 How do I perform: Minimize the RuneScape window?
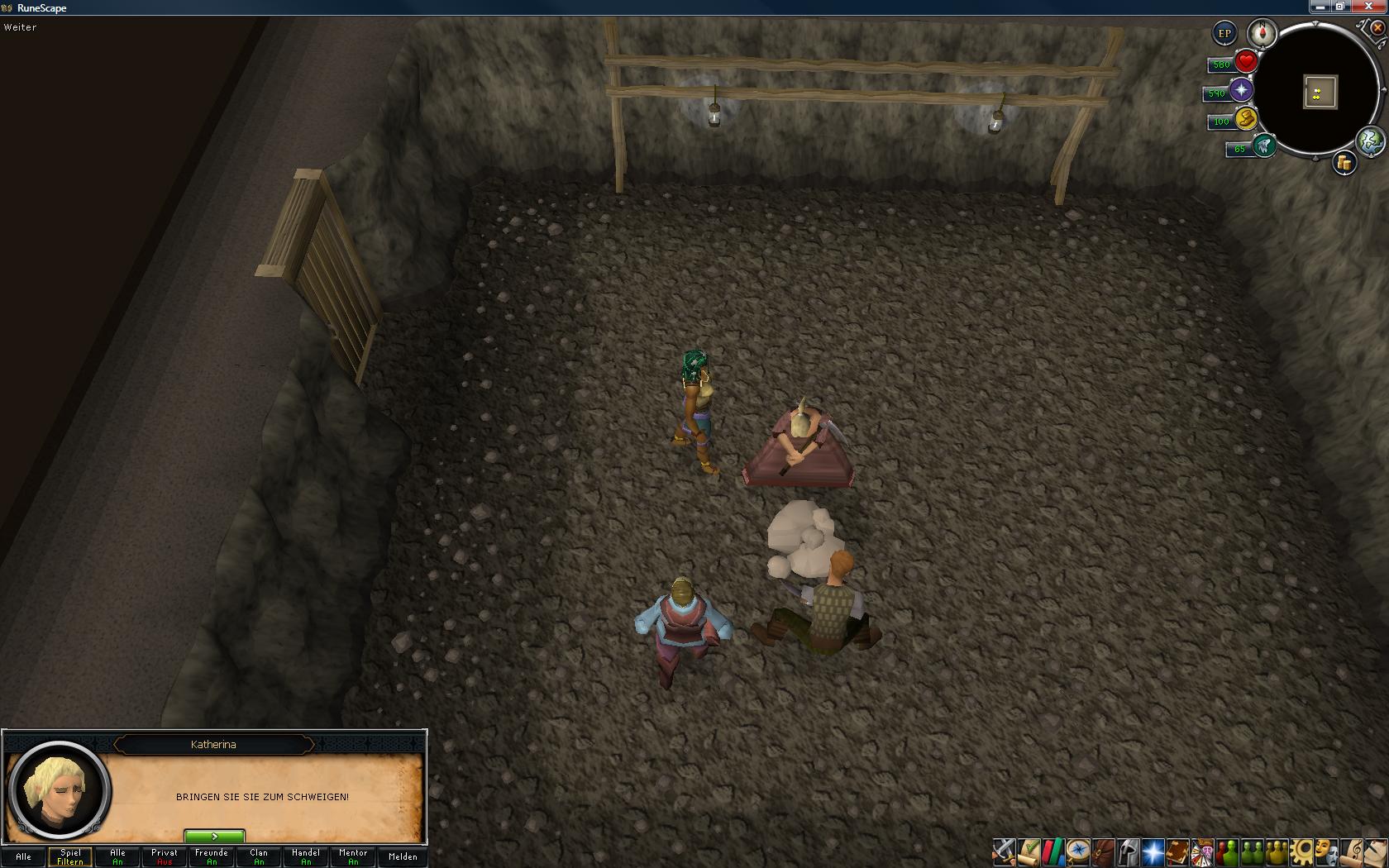(1320, 7)
